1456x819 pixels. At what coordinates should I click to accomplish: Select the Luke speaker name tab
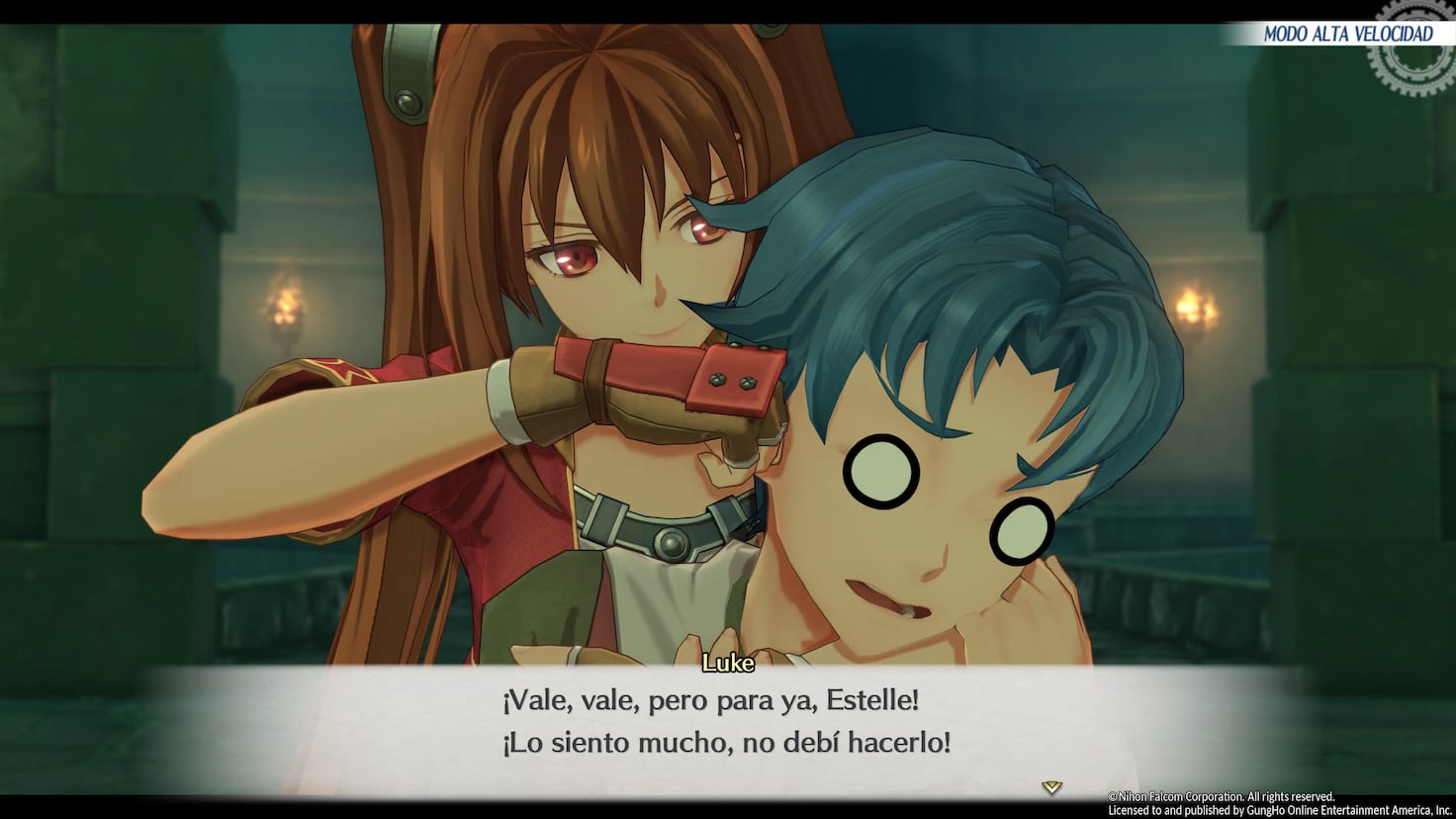coord(727,664)
